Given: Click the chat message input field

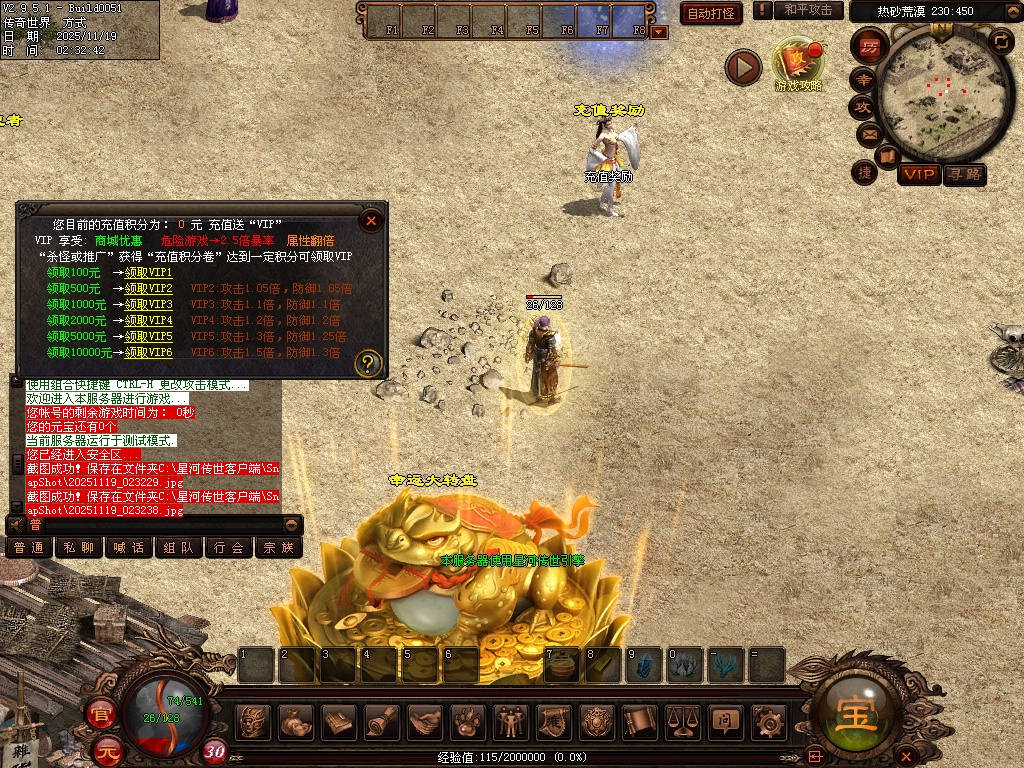Looking at the screenshot, I should [162, 524].
